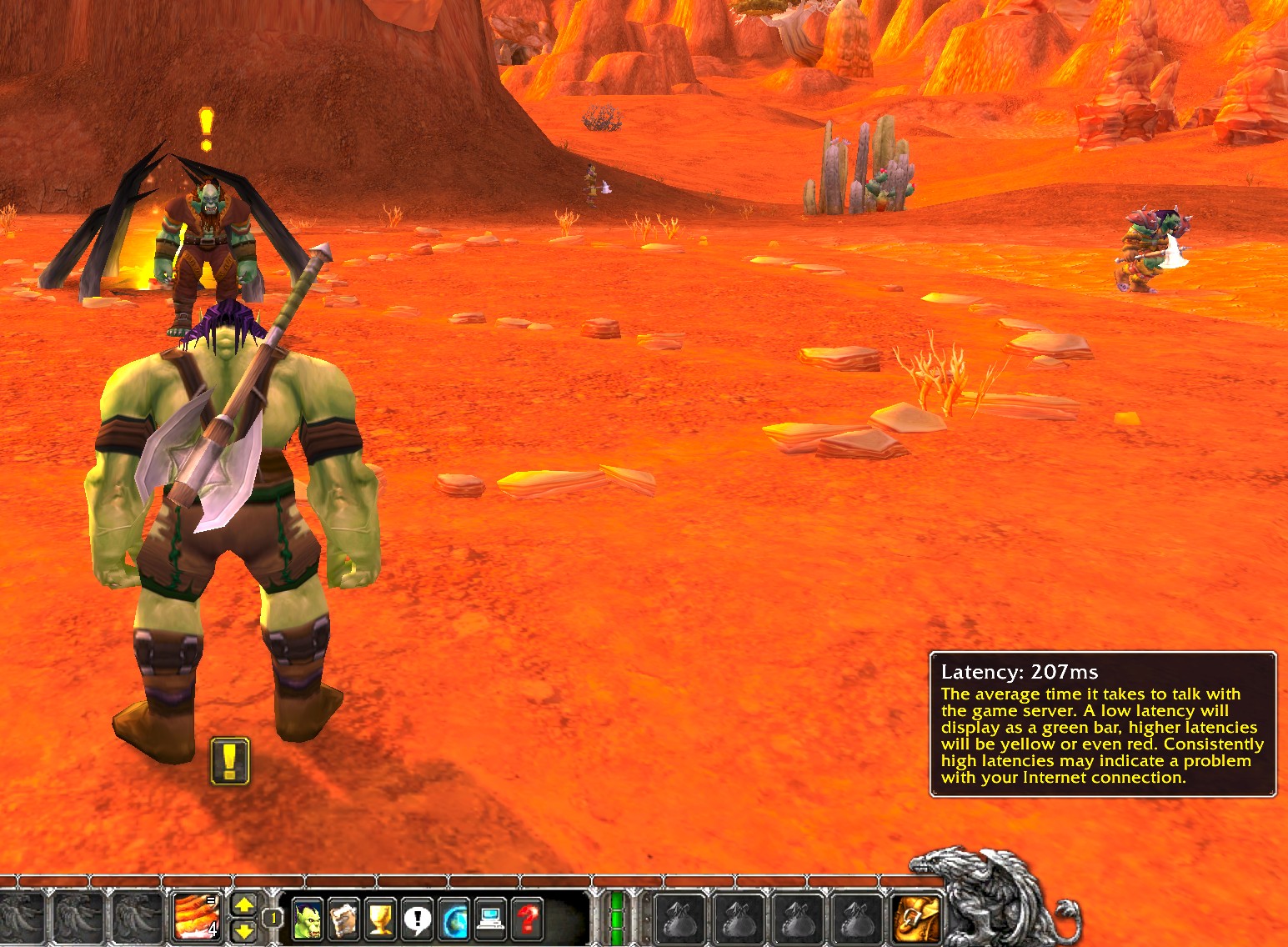Open the character info via orc portrait icon
Viewport: 1288px width, 947px height.
click(x=307, y=919)
